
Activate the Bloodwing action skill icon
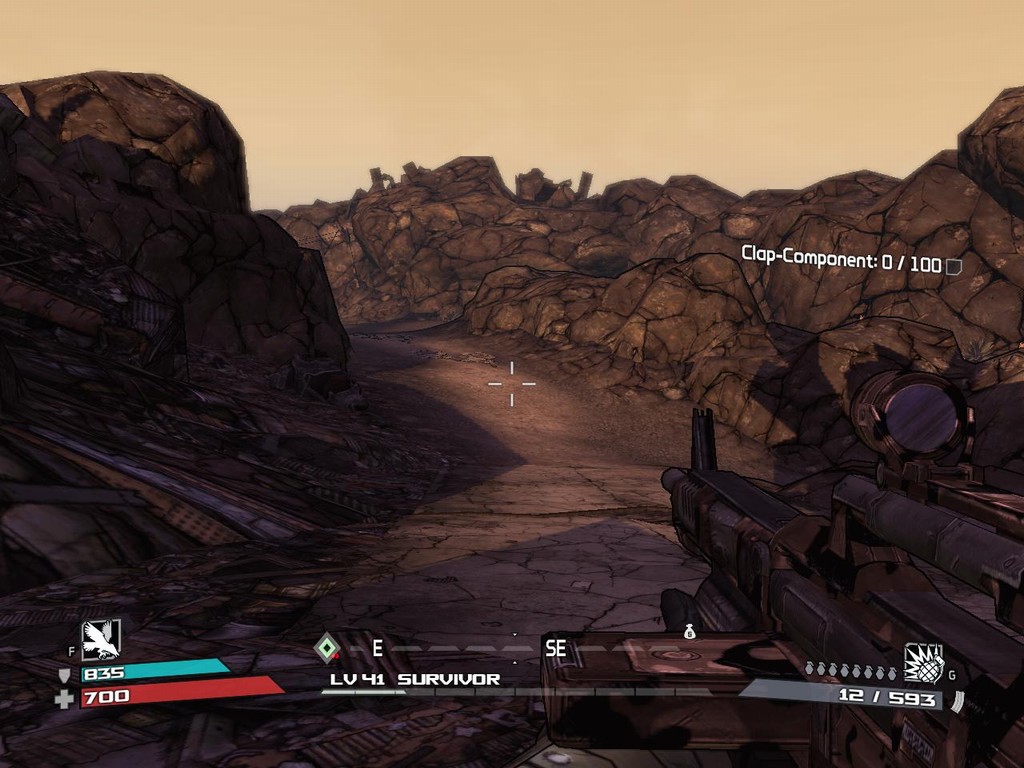click(100, 639)
